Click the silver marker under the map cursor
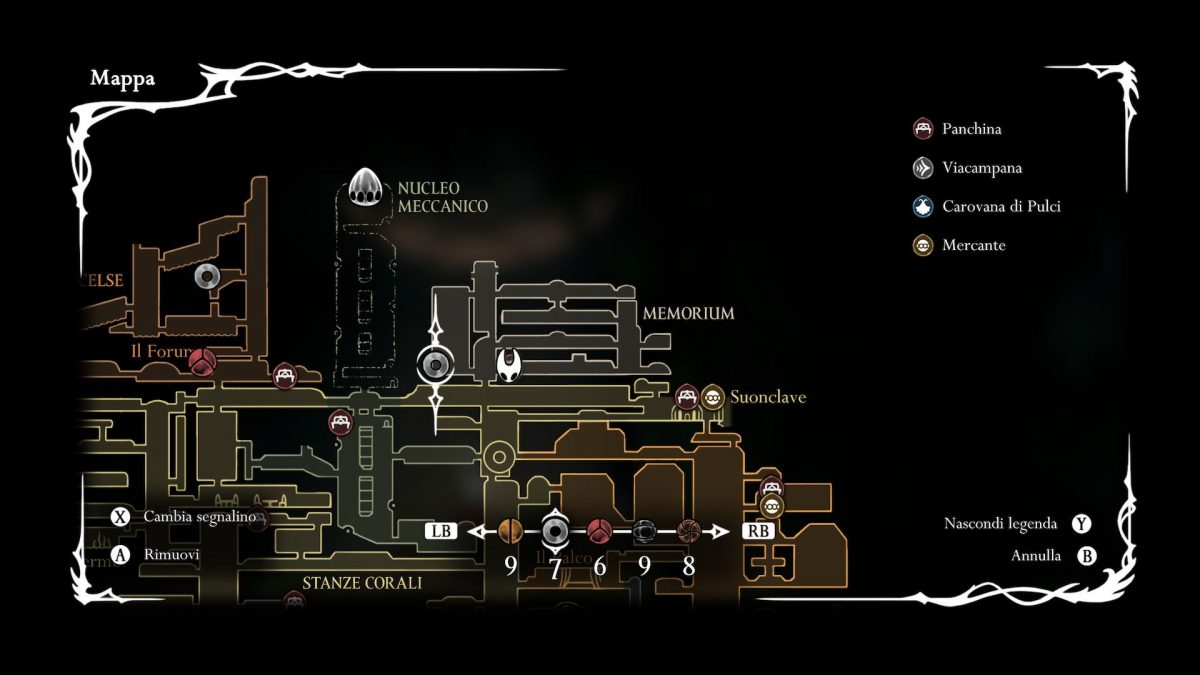The width and height of the screenshot is (1200, 675). click(x=436, y=366)
